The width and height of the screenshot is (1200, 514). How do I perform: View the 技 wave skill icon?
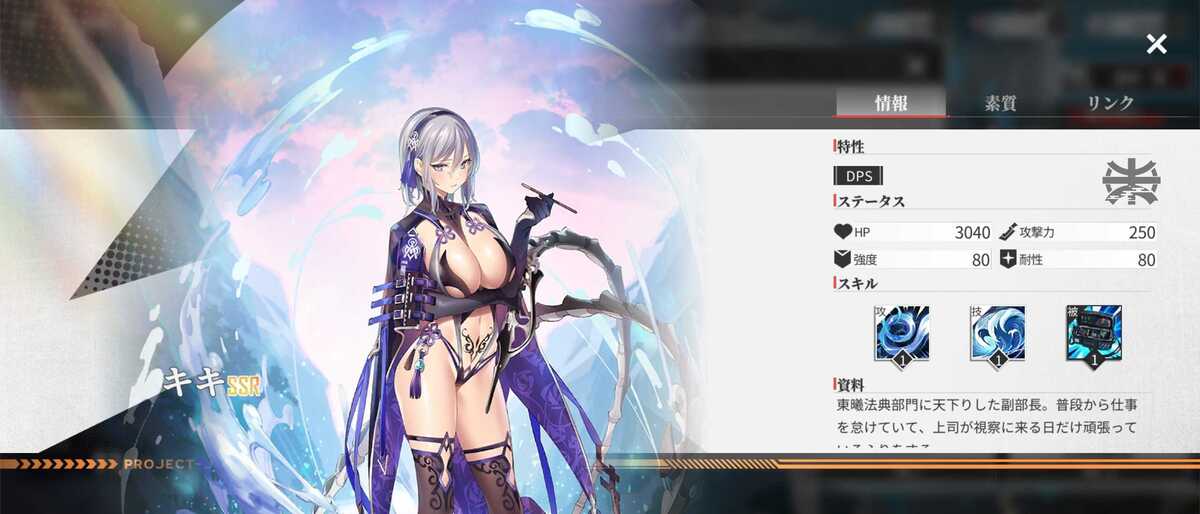coord(997,334)
